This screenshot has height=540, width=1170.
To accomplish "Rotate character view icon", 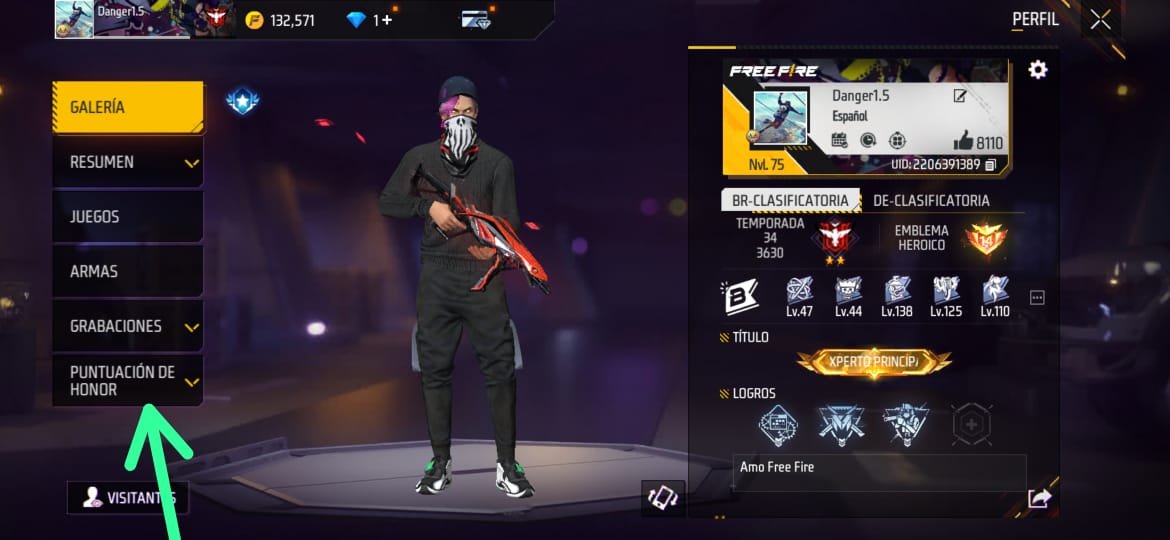I will point(663,497).
